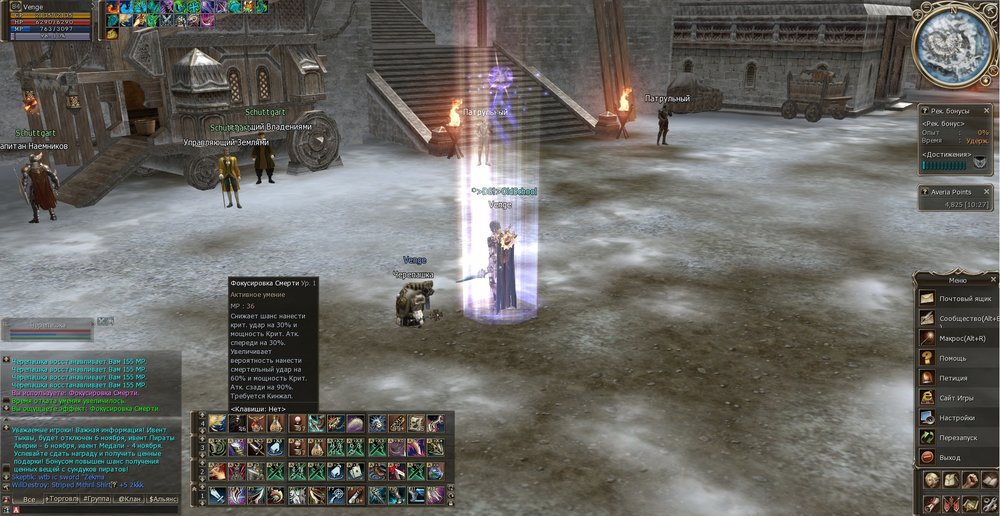
Task: Switch to the Все chat tab
Action: coord(30,498)
